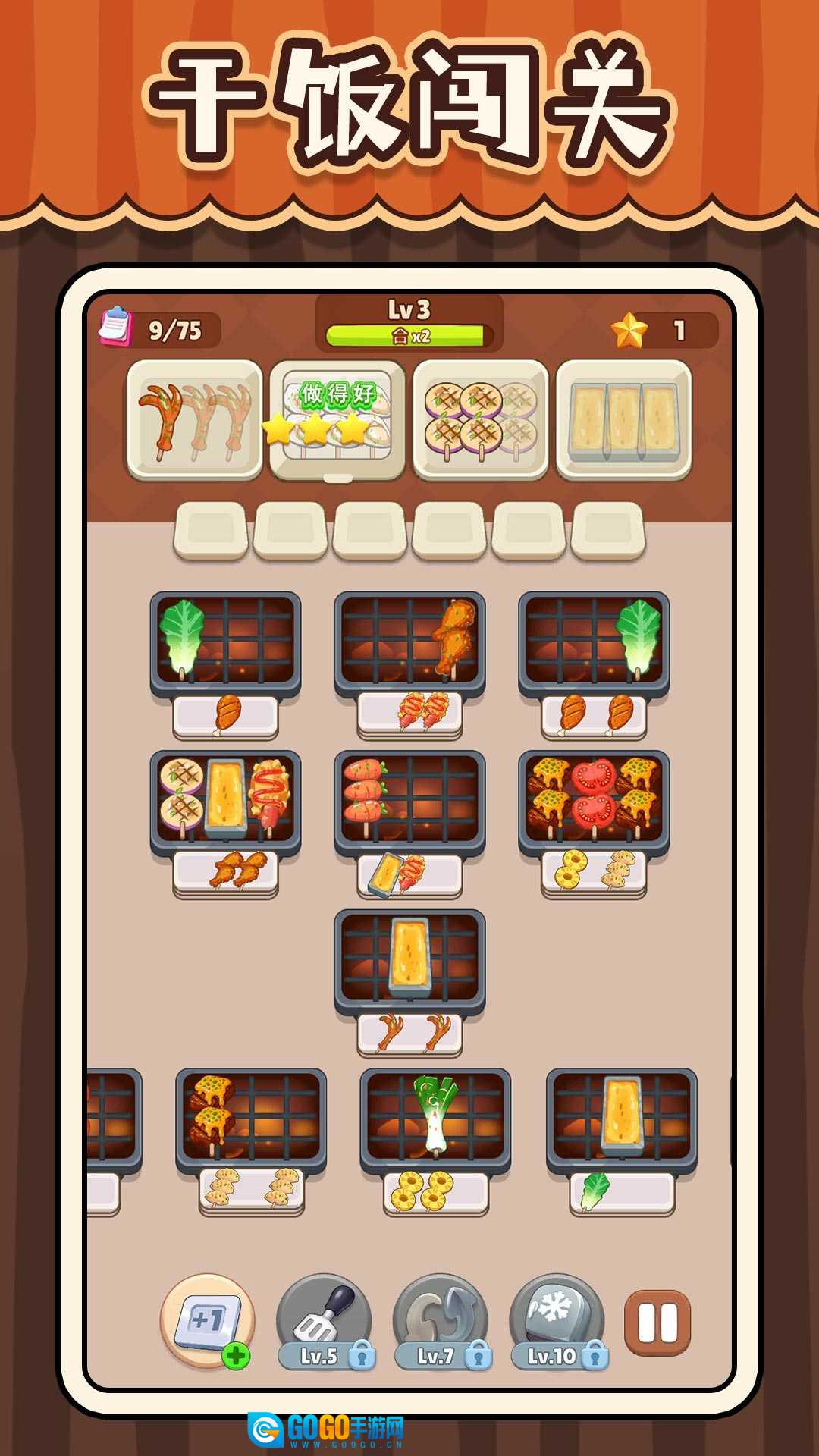The width and height of the screenshot is (819, 1456).
Task: Add an extra slot with +1 button
Action: coord(208,1321)
